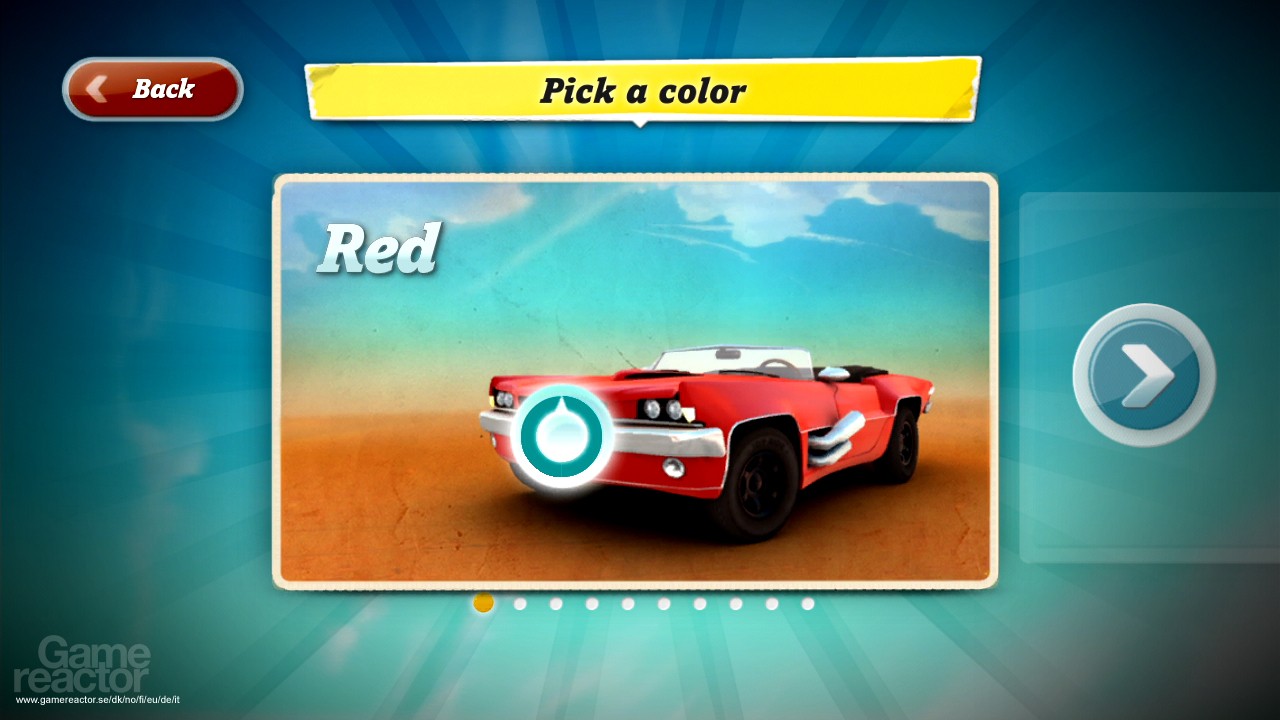Screen dimensions: 1280x720
Task: Click the middle dot to jump colors
Action: coord(663,603)
